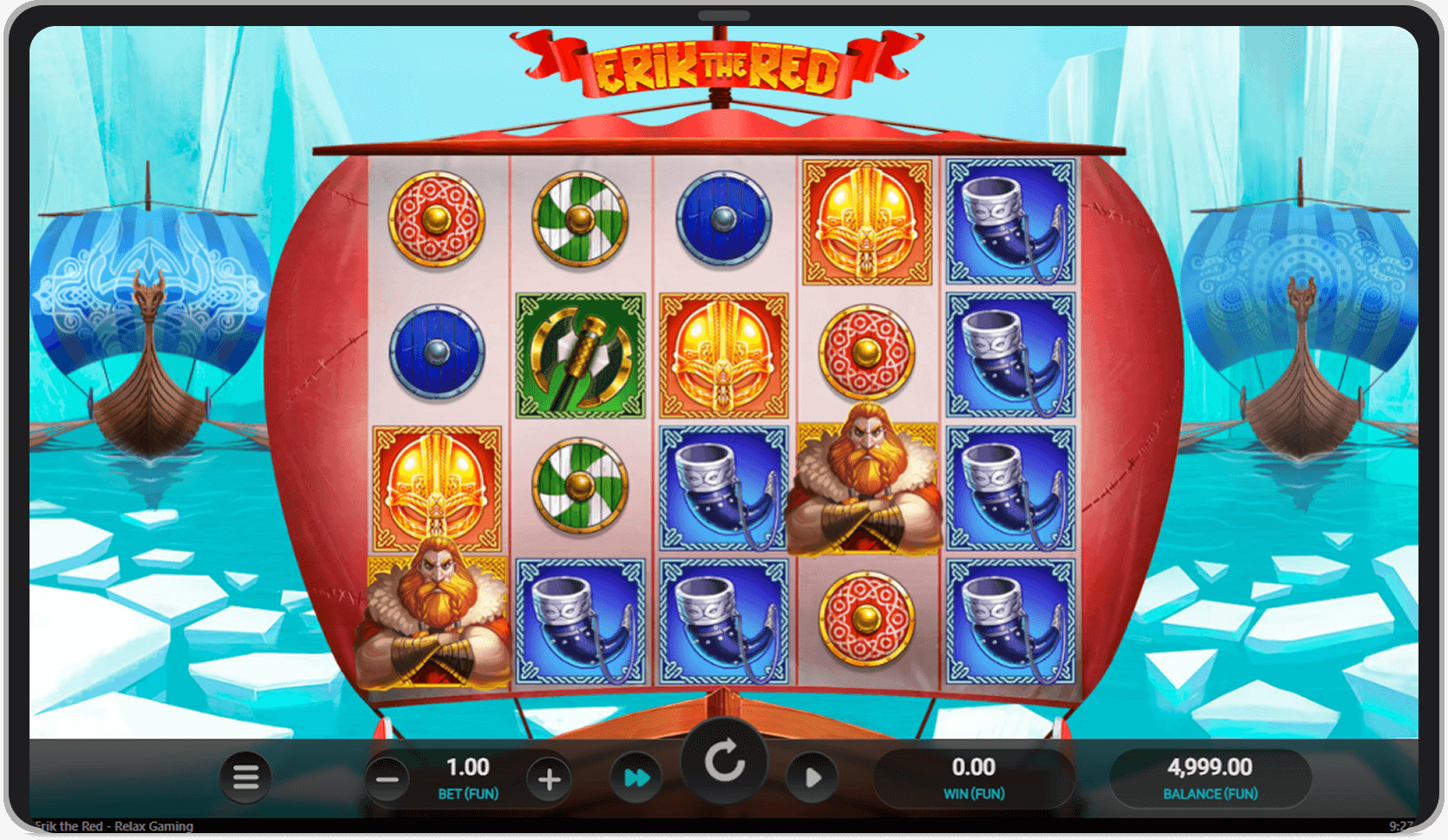Click the Erik character on the fourth reel
Viewport: 1448px width, 840px height.
(866, 486)
